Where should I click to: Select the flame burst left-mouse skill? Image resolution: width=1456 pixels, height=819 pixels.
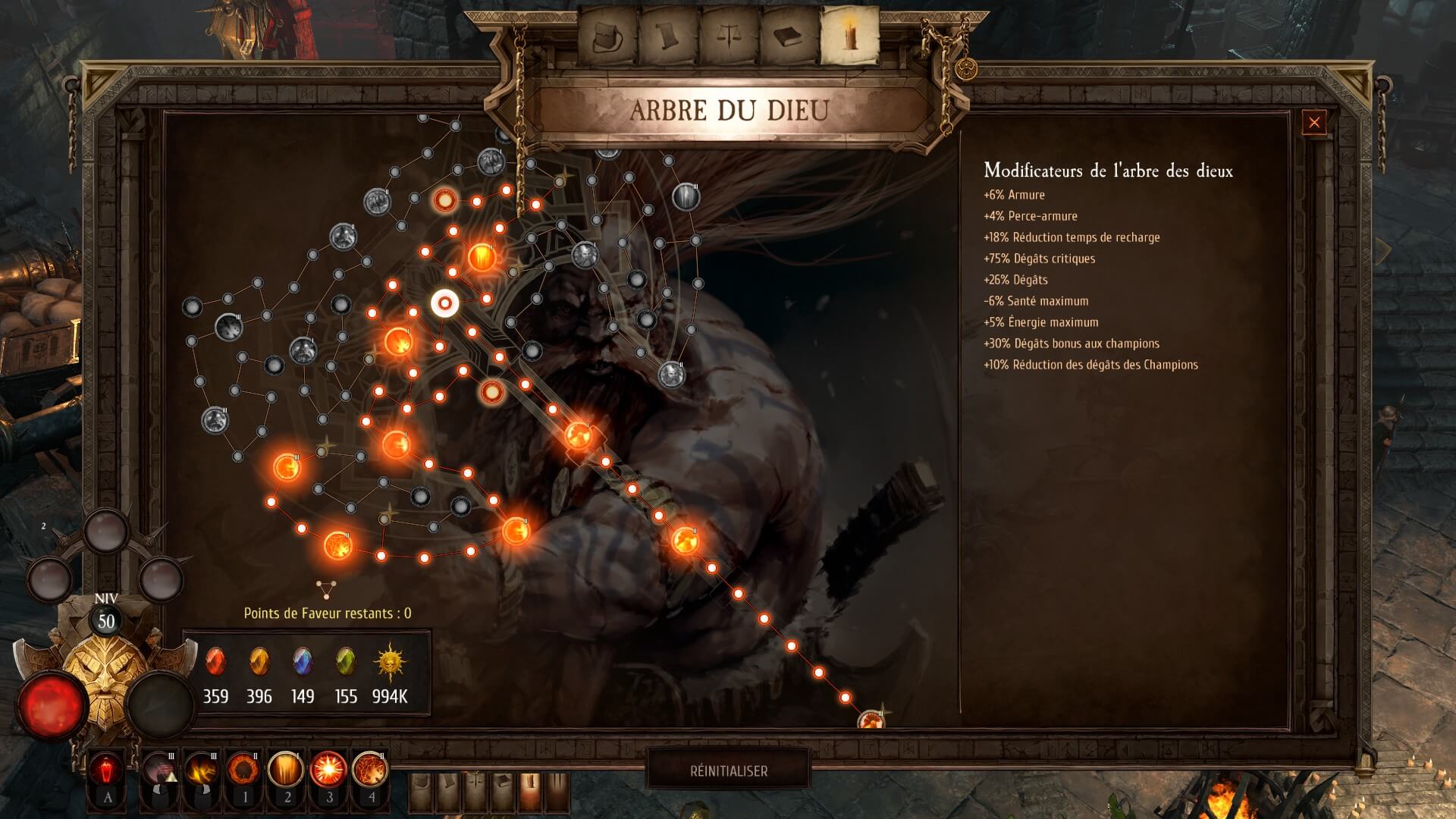click(202, 769)
